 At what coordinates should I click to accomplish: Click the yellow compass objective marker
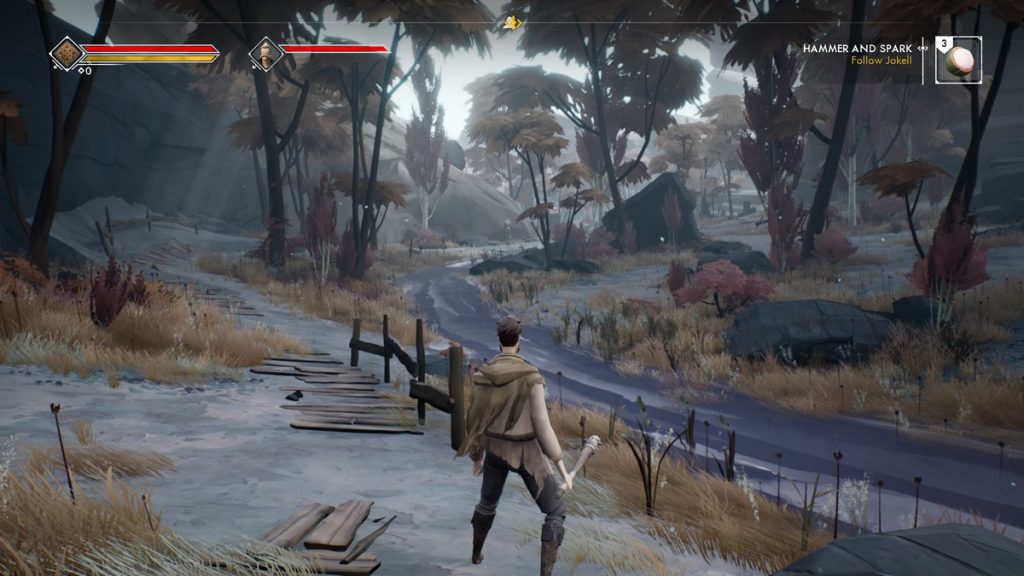pos(513,23)
